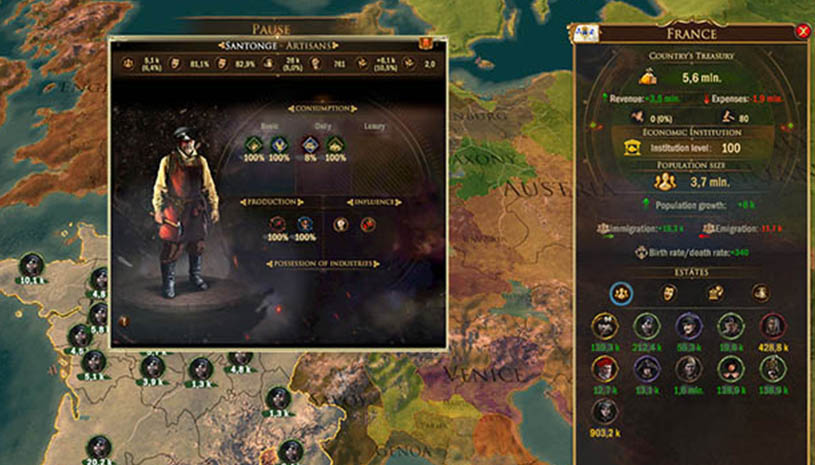Screen dimensions: 815x465
Task: Click the country's treasury gold icon
Action: 646,76
